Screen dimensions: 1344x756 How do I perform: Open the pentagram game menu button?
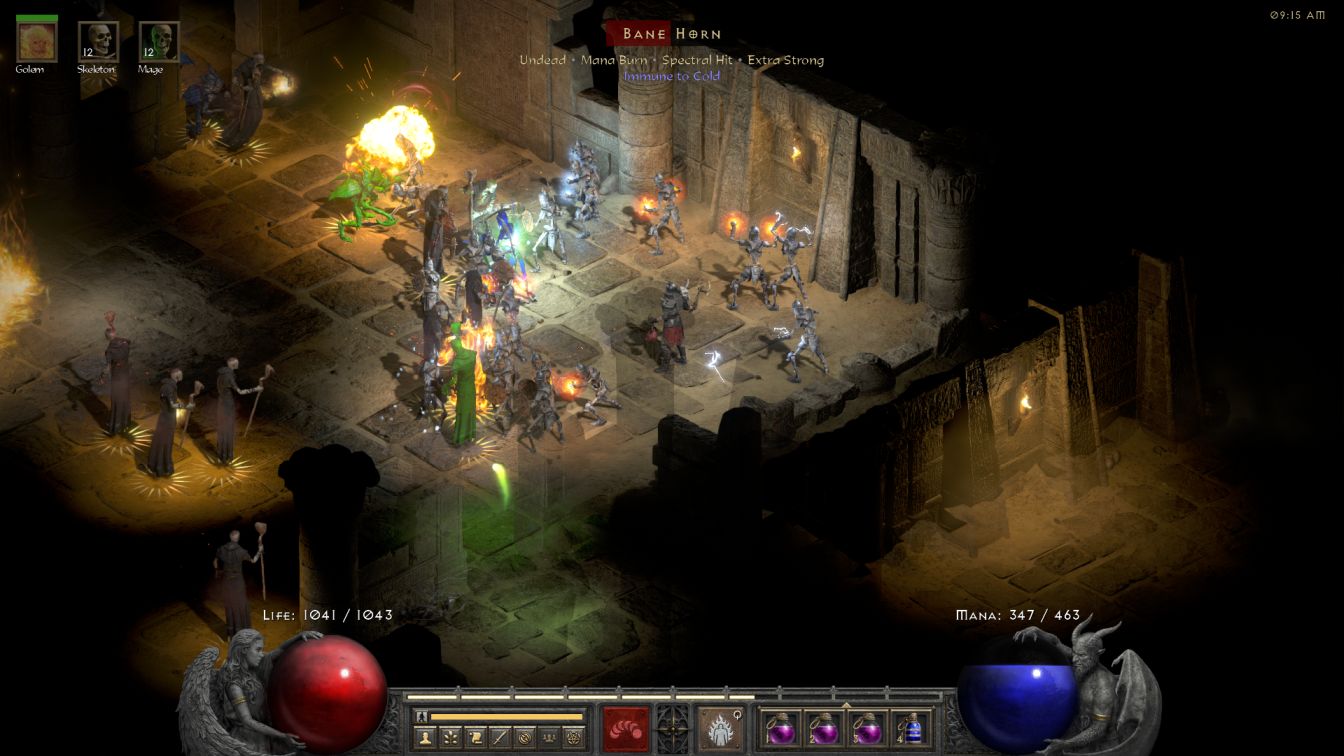click(573, 737)
